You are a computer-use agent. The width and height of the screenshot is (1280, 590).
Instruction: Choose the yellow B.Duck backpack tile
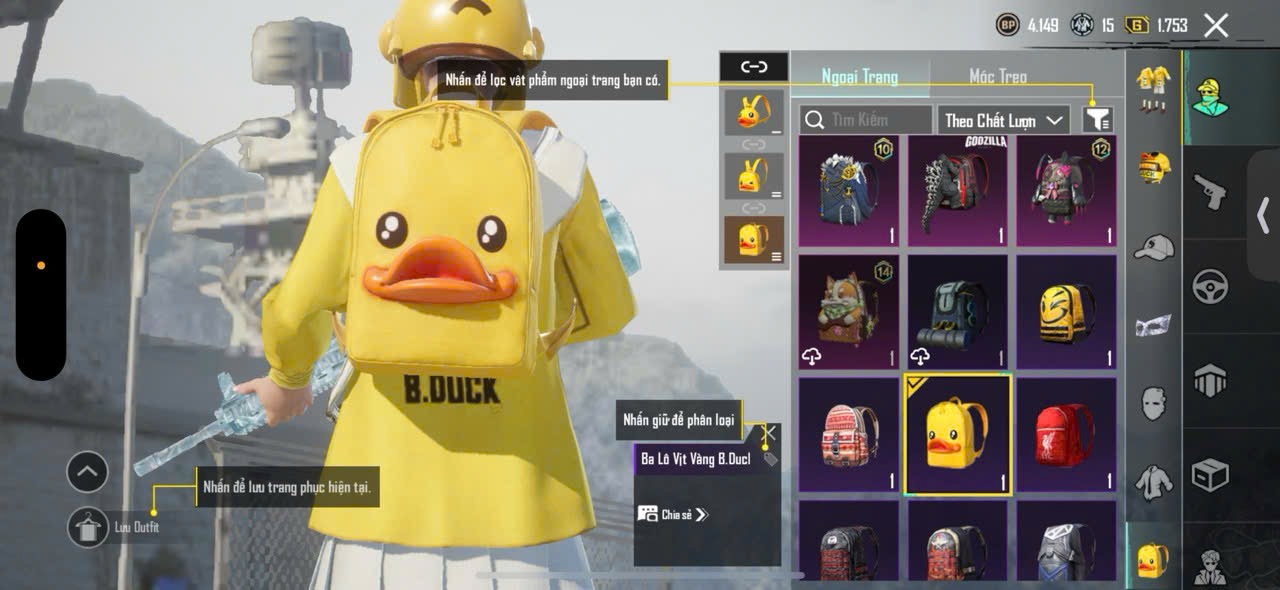[957, 435]
